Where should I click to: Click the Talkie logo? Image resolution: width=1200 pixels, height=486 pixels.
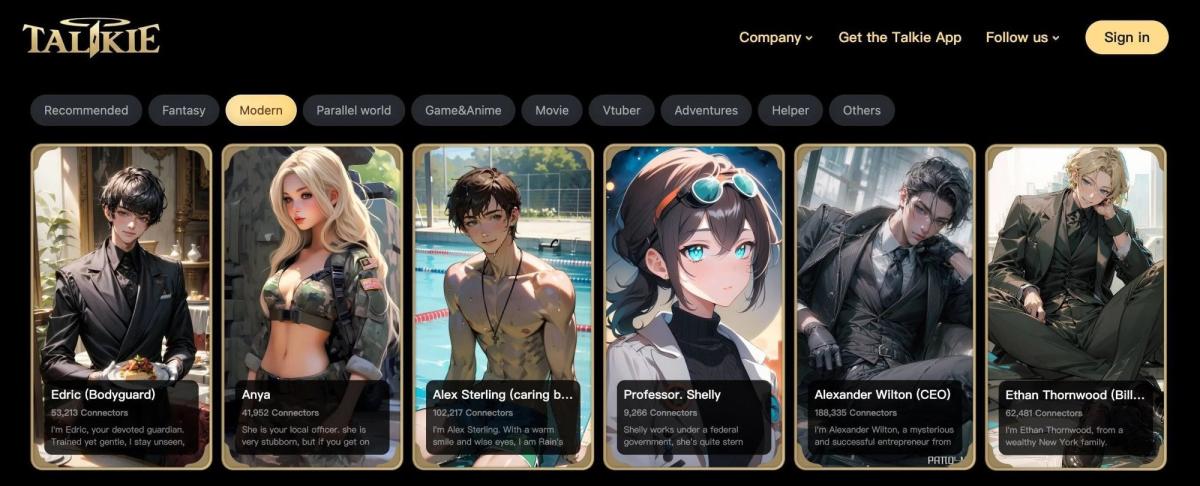click(x=91, y=38)
